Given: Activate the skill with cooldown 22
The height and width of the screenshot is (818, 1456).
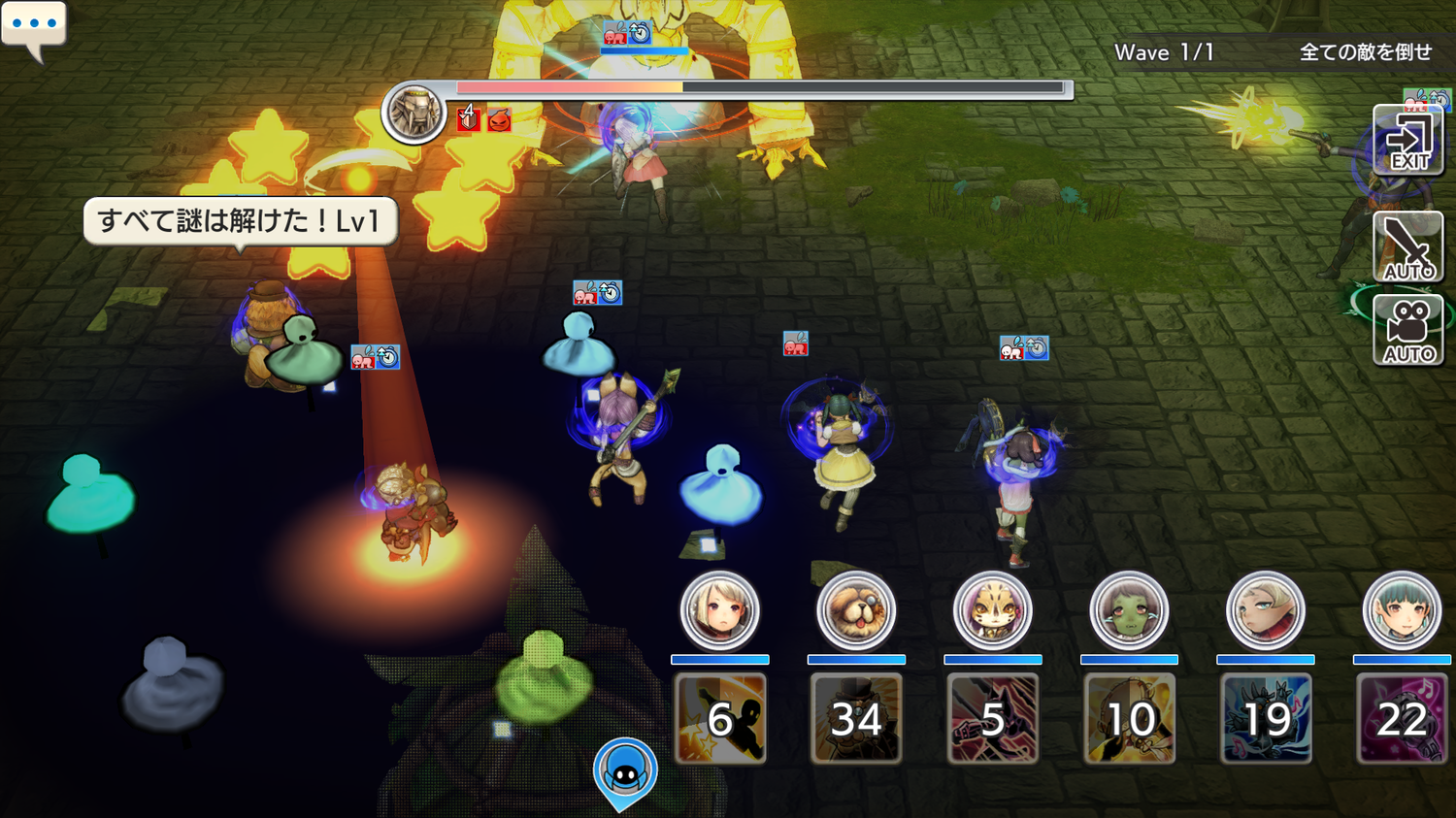Looking at the screenshot, I should [x=1402, y=719].
